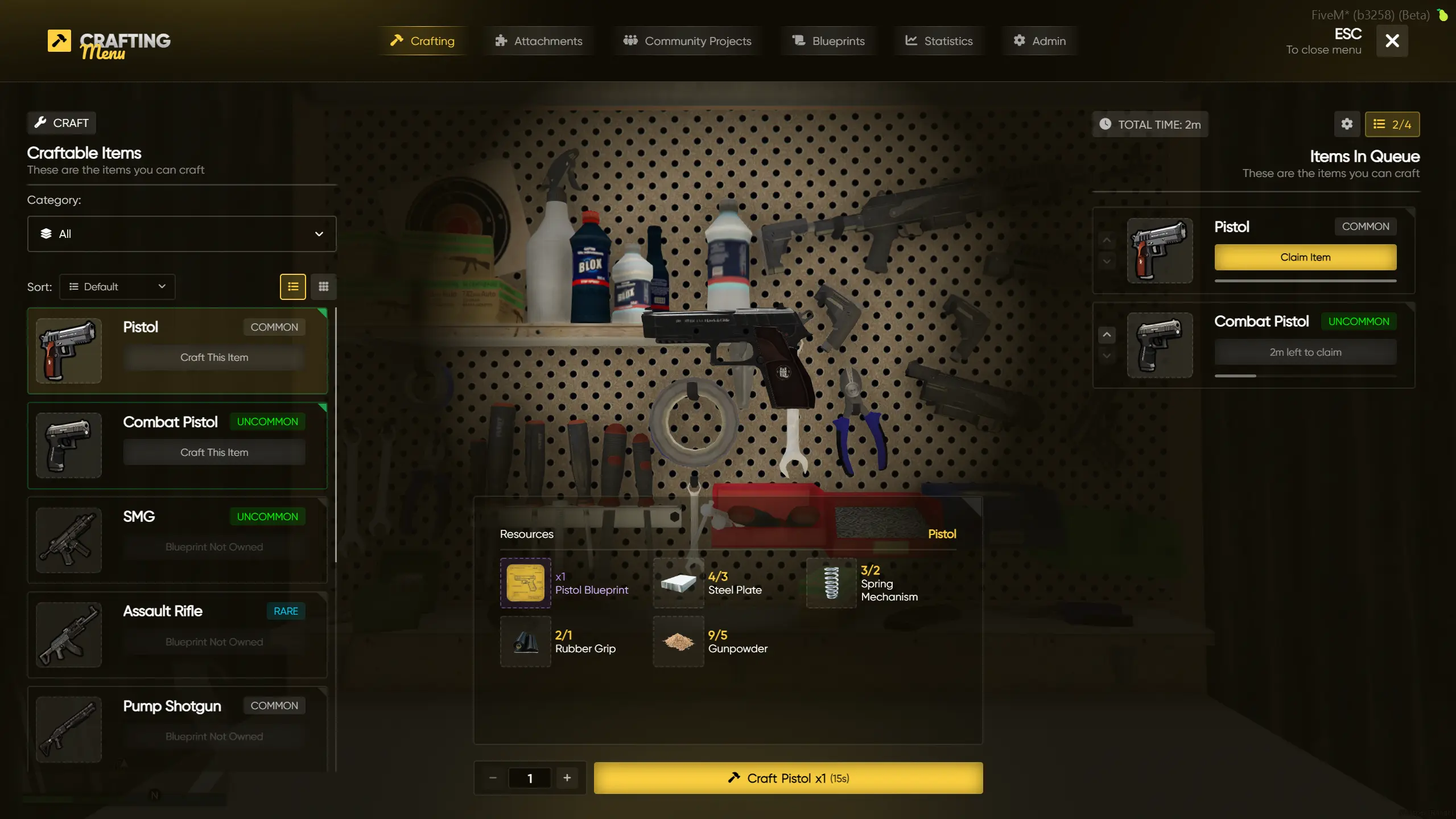Select the SMG row in craftable items
Image resolution: width=1456 pixels, height=819 pixels.
[x=177, y=540]
